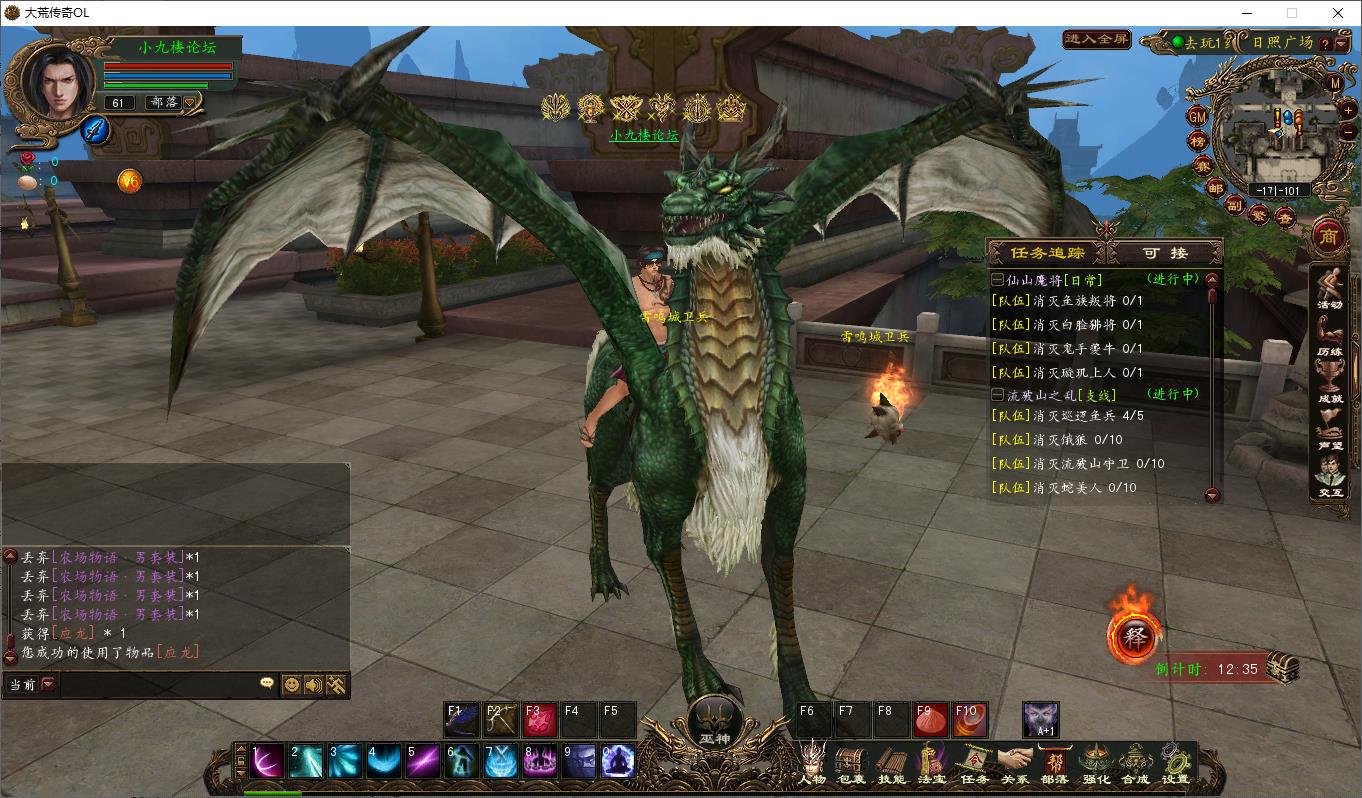Screen dimensions: 1362x798
Task: Collapse the 仙山魔将 daily quest entry
Action: tap(997, 280)
